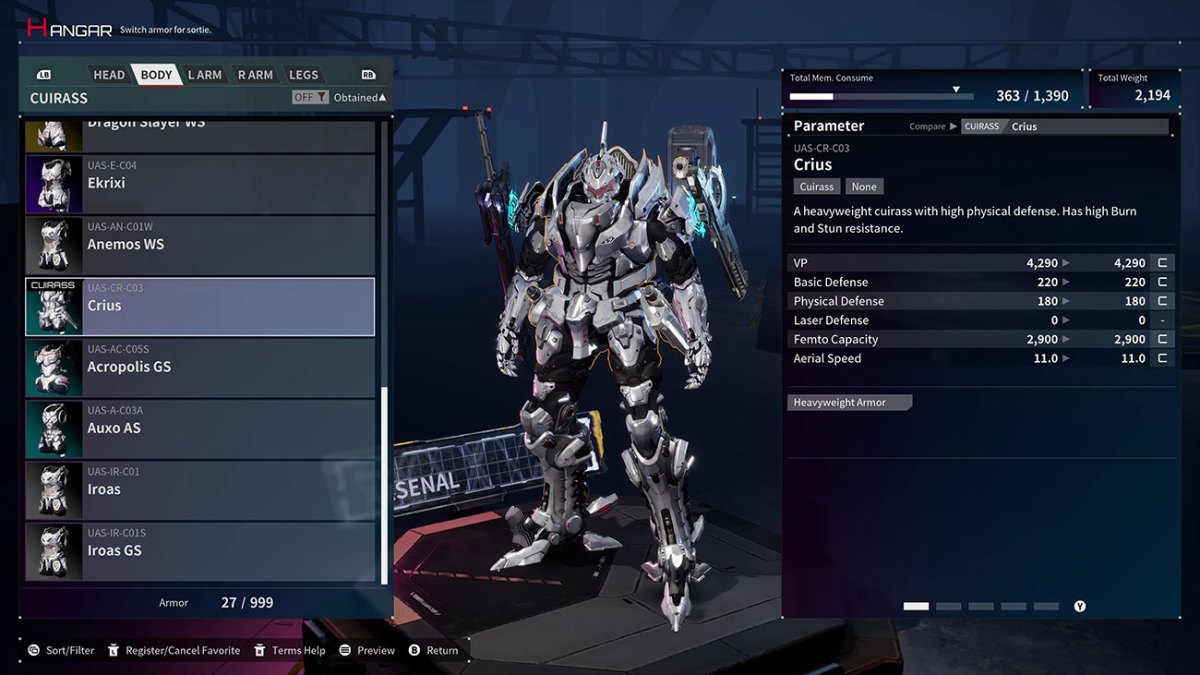The width and height of the screenshot is (1200, 675).
Task: Click Register/Cancel Favorite
Action: coord(173,650)
